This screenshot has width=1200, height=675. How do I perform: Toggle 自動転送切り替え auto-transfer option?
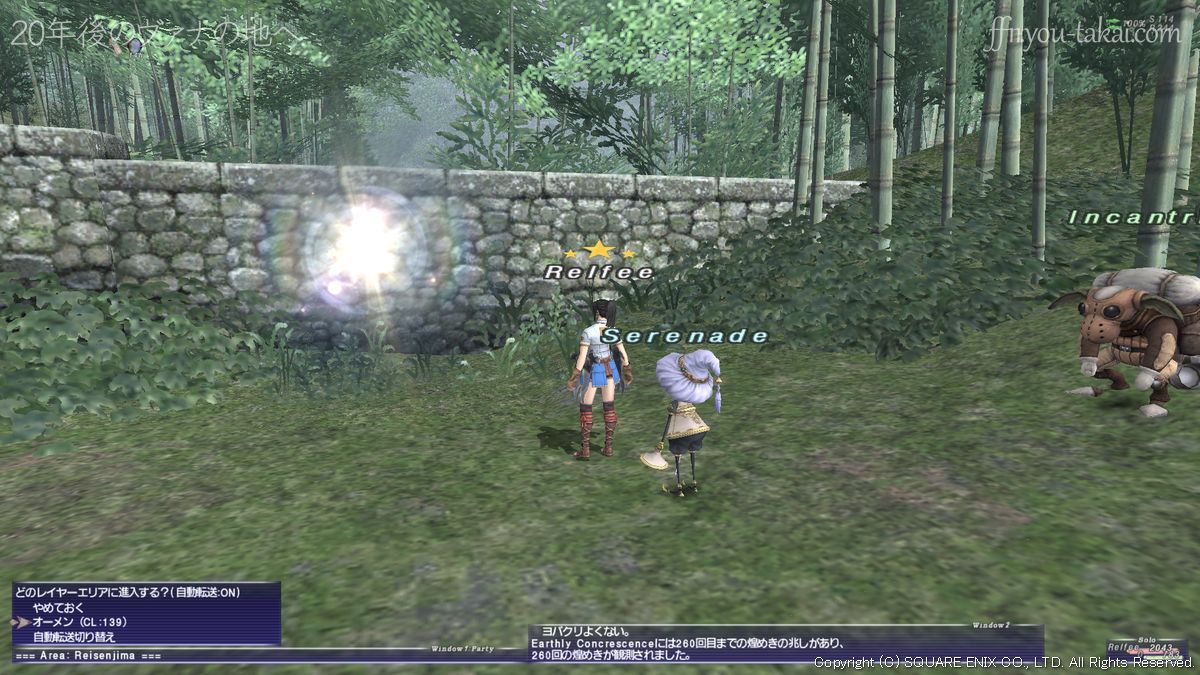point(74,637)
